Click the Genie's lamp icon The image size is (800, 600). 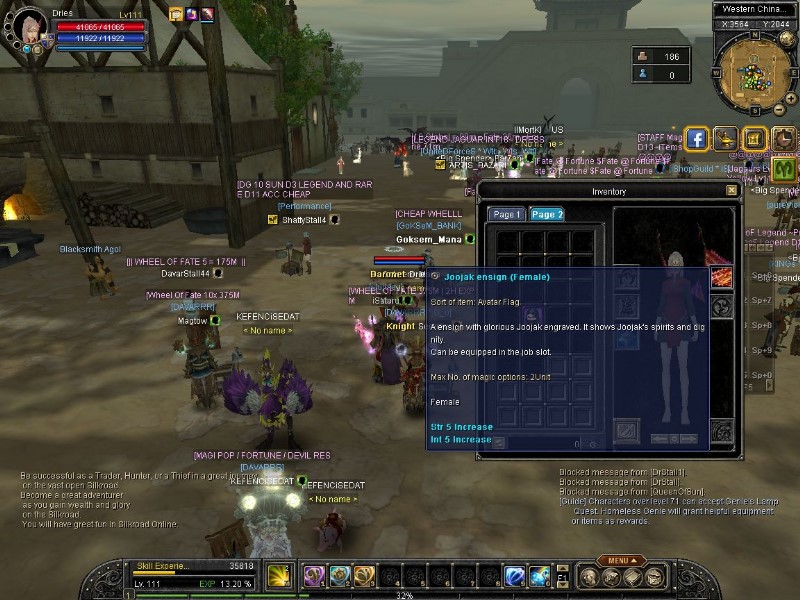pos(725,139)
